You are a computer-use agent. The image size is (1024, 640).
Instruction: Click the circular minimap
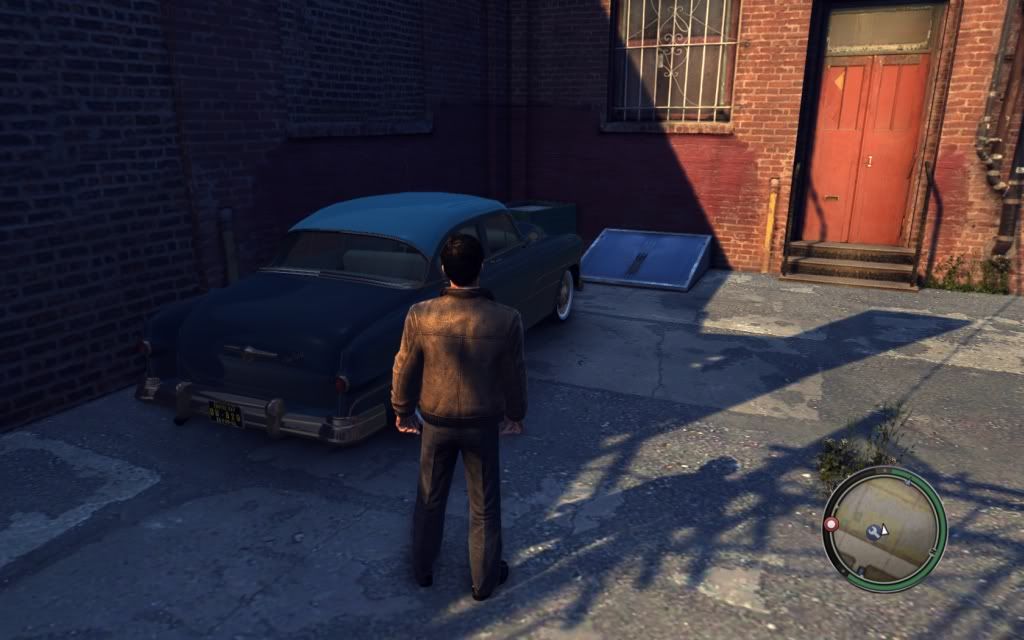click(x=884, y=528)
